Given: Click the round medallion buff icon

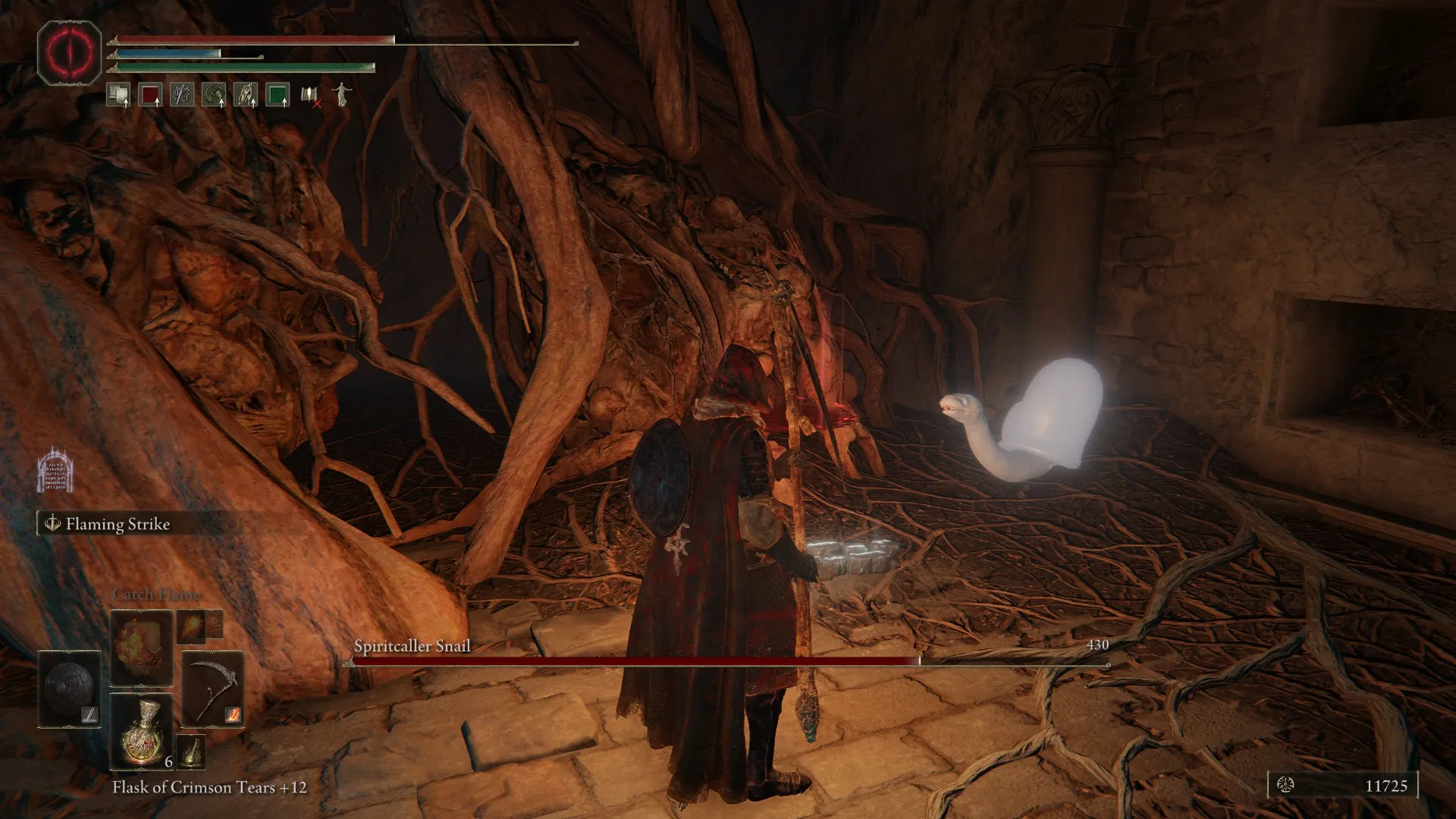Looking at the screenshot, I should 214,96.
